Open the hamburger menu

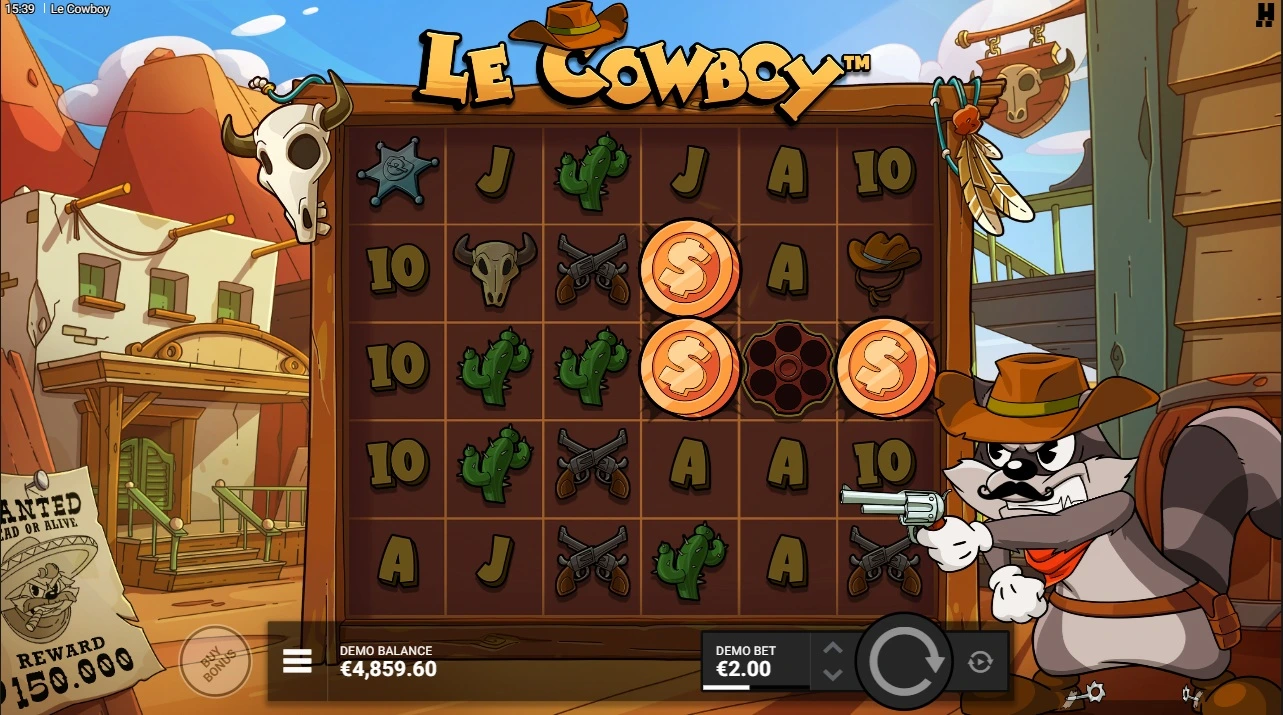pos(297,661)
